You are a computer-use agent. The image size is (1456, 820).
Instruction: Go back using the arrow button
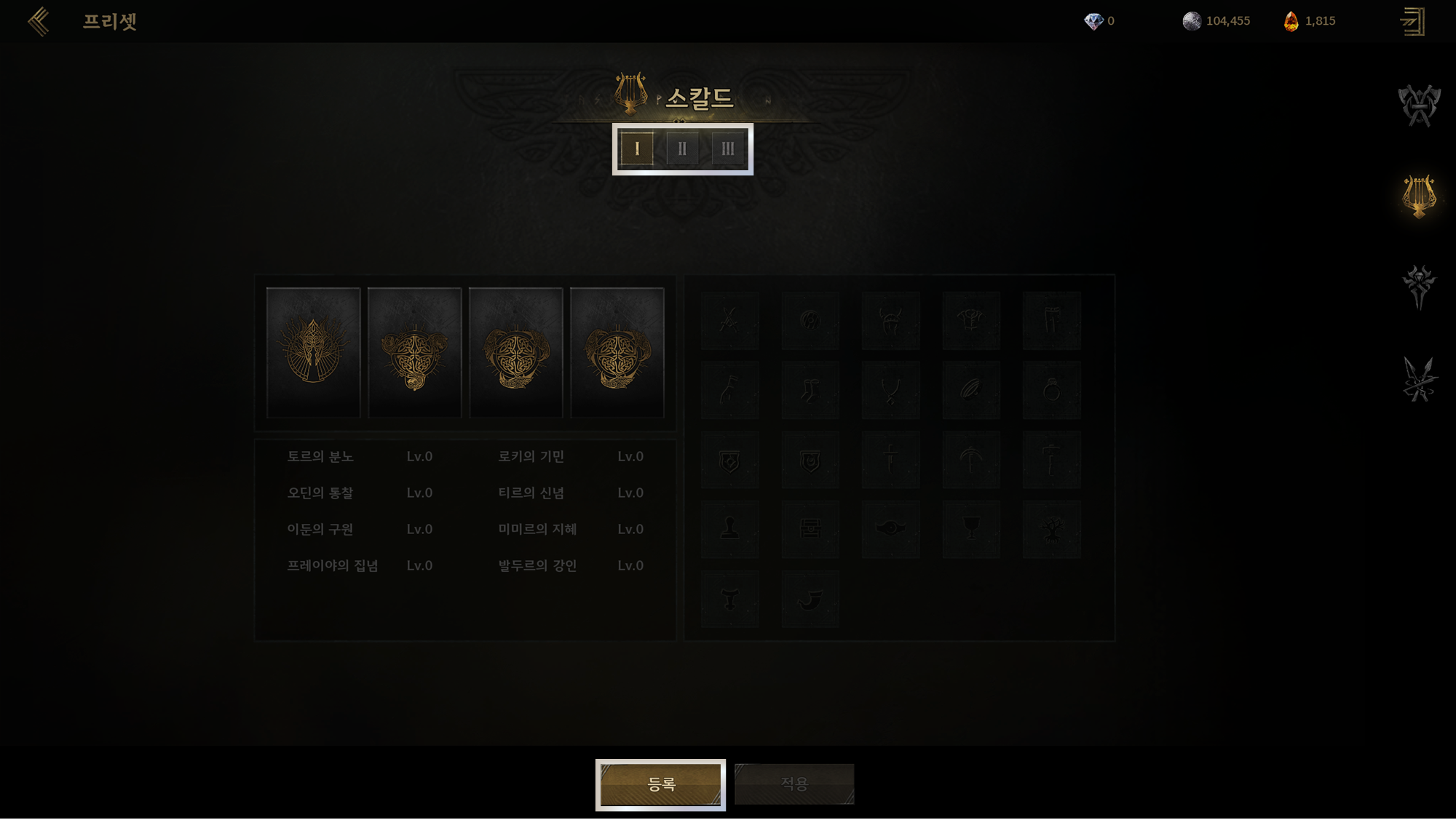(x=39, y=21)
